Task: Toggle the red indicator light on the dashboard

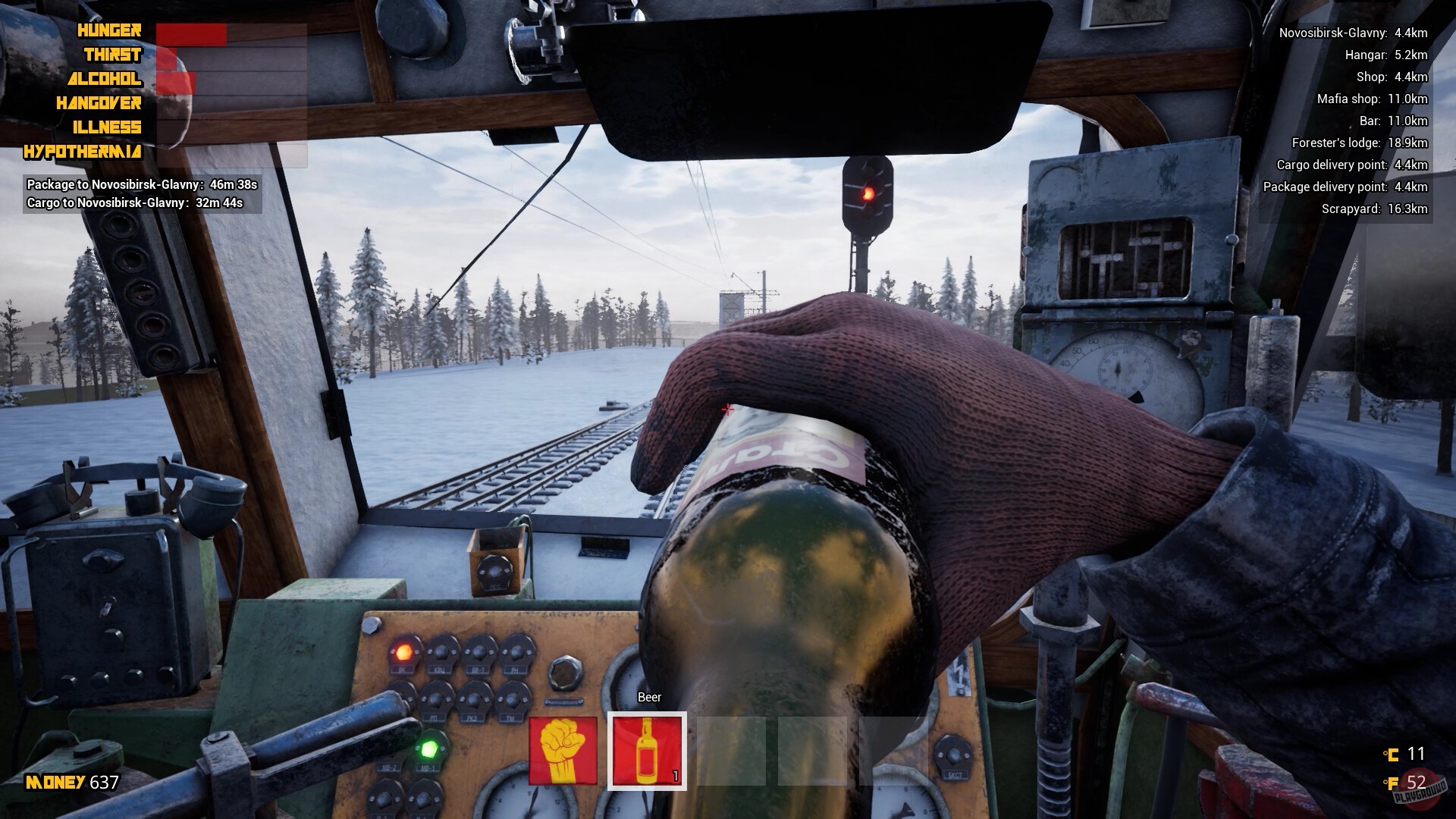Action: pos(403,651)
